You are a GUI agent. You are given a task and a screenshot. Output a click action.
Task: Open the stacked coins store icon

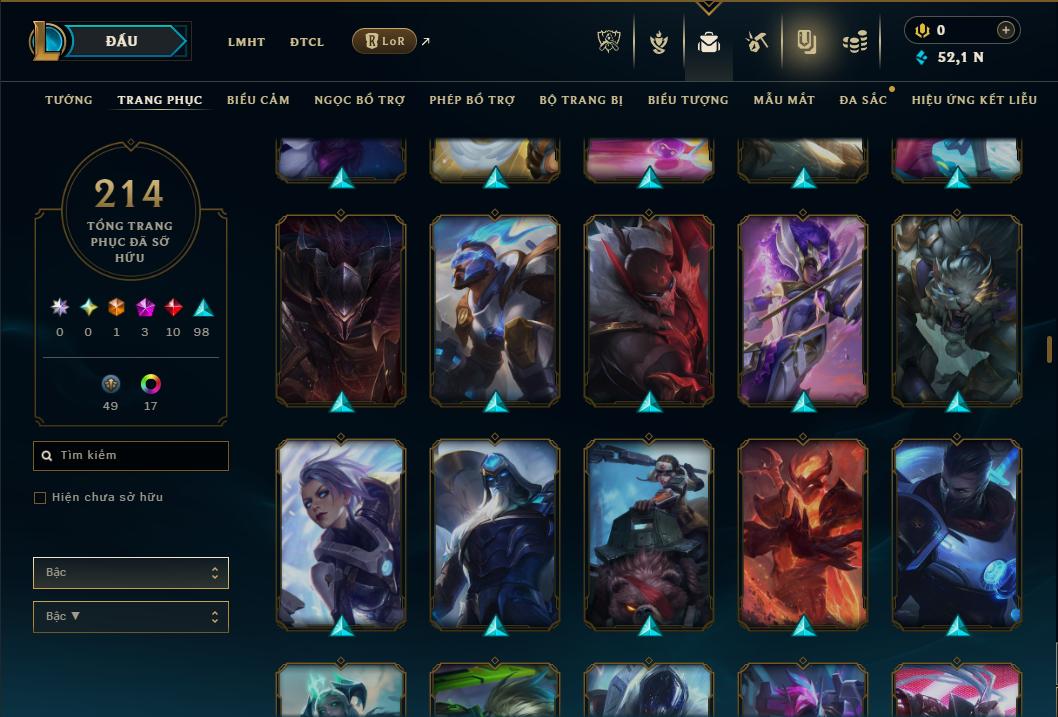coord(854,42)
